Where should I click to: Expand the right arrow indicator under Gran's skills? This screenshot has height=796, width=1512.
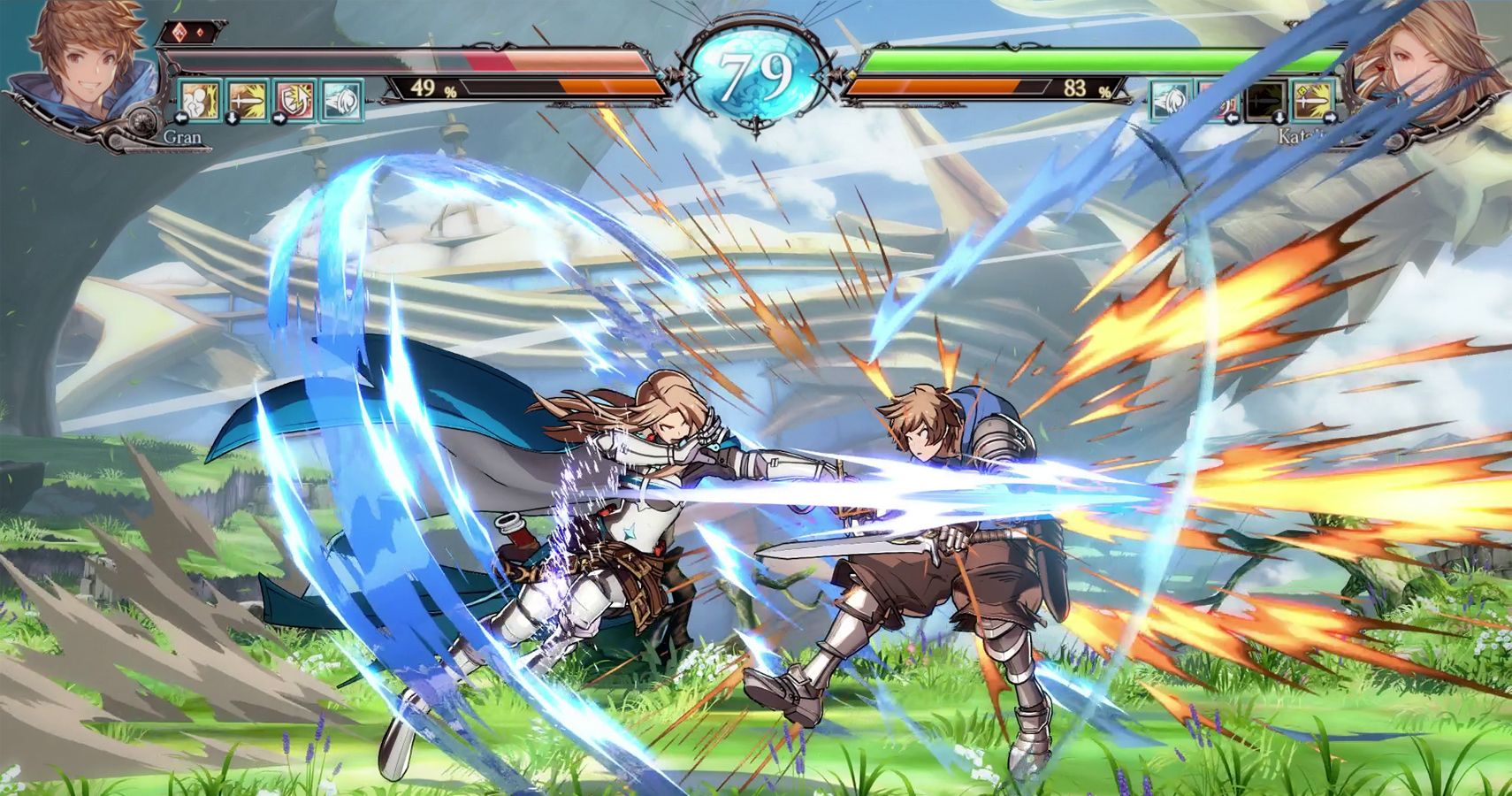click(280, 118)
